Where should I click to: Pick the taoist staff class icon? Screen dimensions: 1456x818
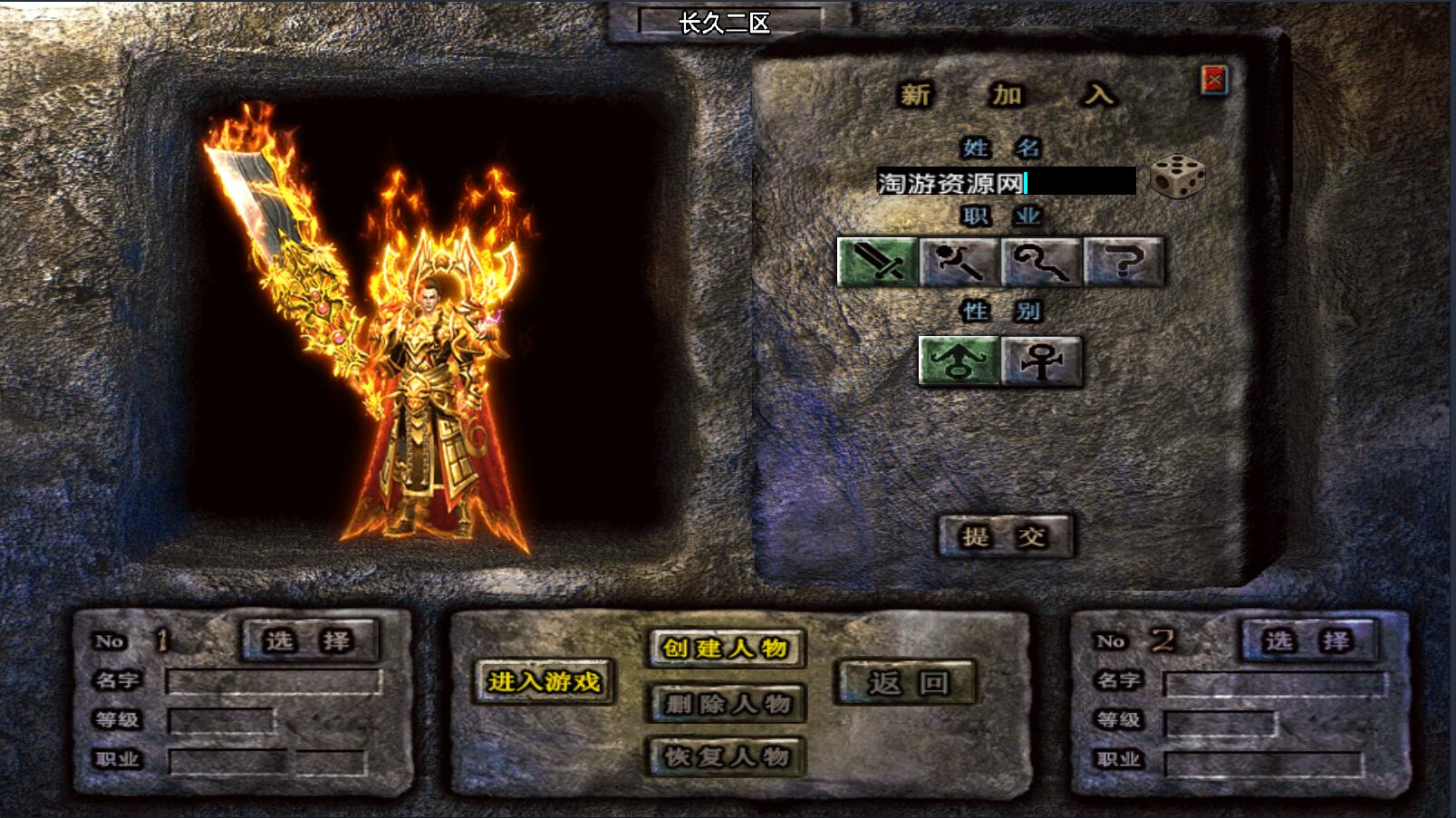point(1041,262)
